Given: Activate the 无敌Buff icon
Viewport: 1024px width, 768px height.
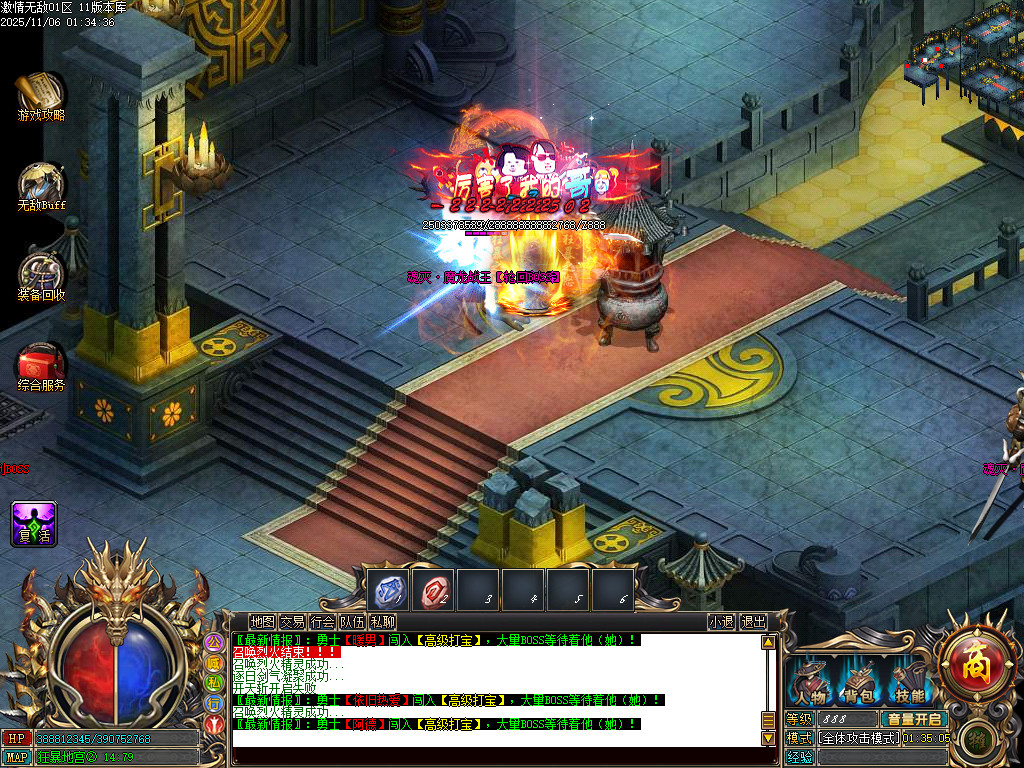Looking at the screenshot, I should point(41,185).
